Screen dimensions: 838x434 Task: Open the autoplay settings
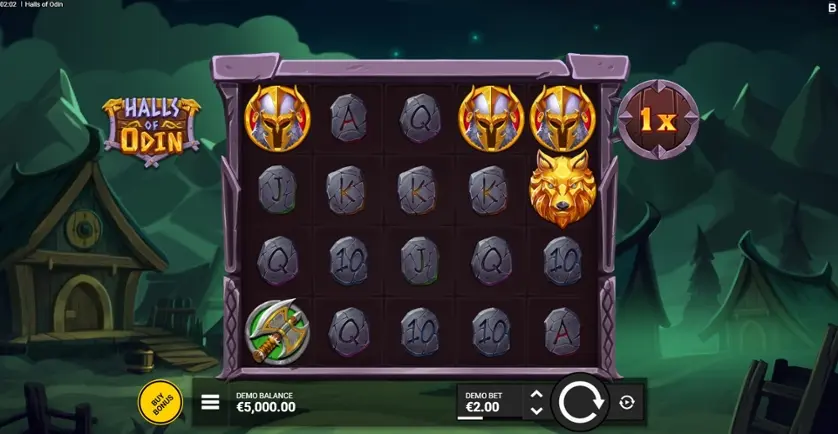(627, 402)
